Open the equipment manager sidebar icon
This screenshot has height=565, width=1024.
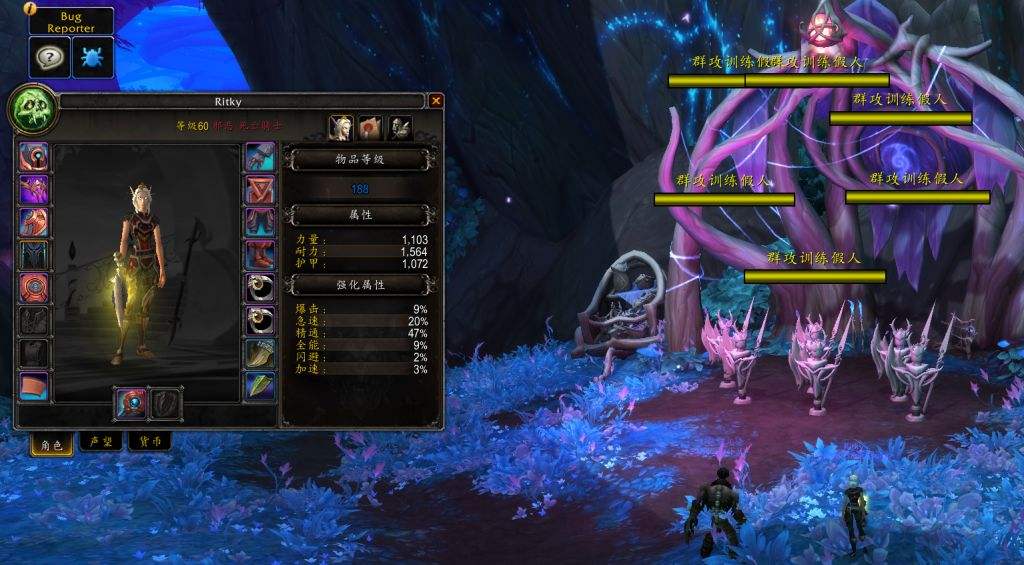pos(400,127)
